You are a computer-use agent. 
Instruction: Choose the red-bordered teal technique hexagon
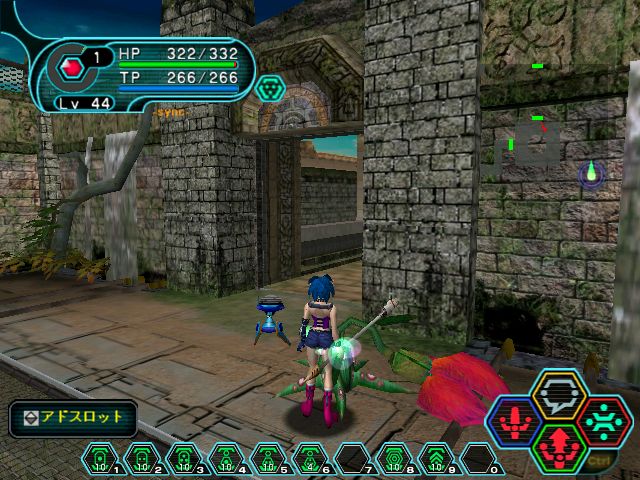601,420
